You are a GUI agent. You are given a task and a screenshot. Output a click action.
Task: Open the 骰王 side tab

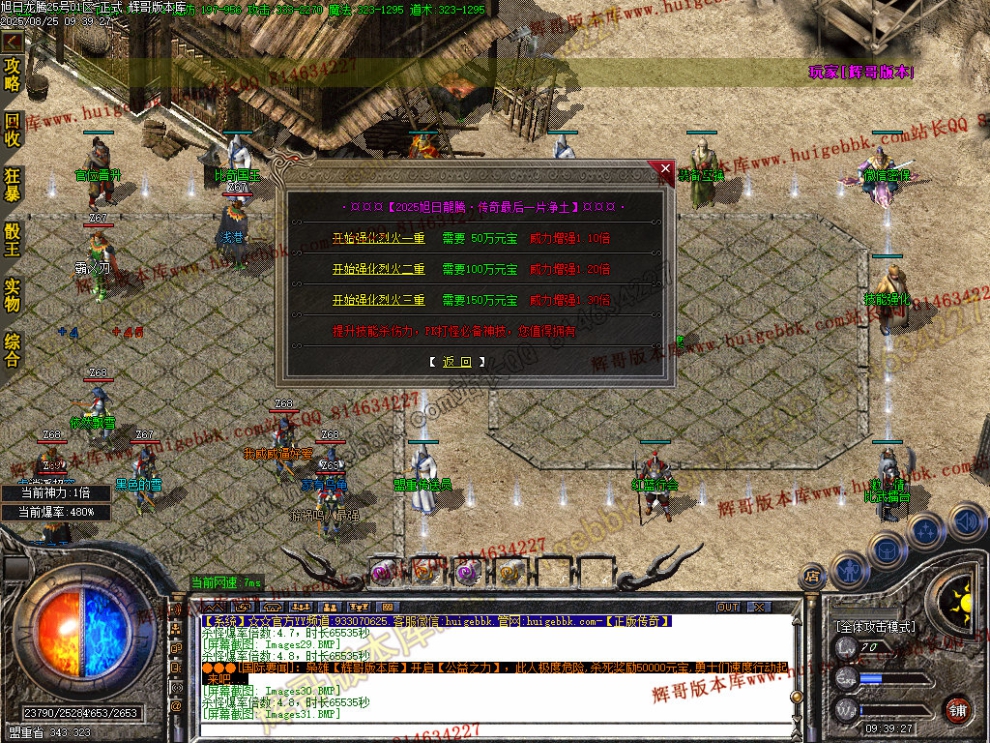point(12,240)
